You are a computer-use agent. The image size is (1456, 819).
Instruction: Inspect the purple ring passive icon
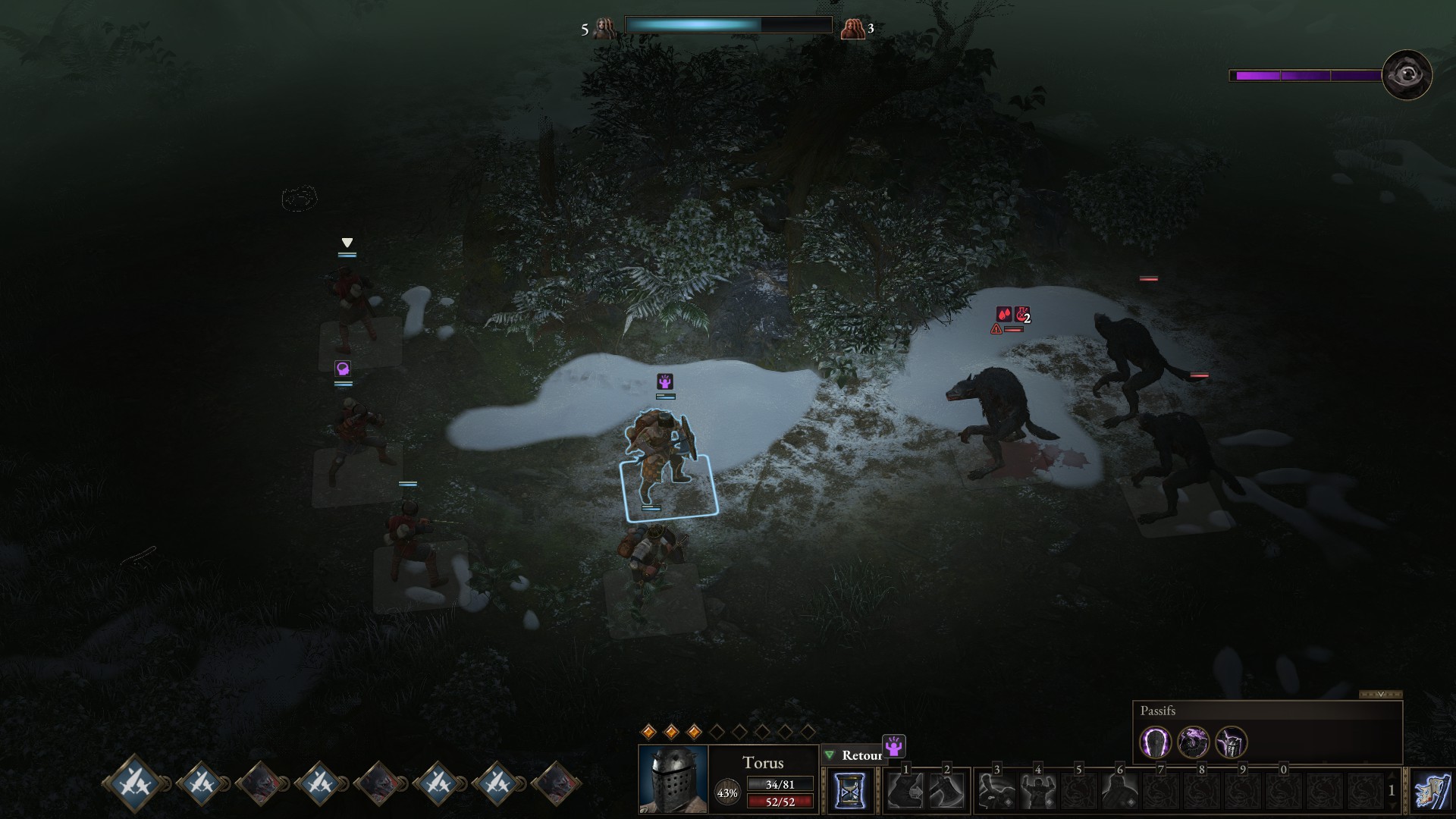coord(1156,742)
